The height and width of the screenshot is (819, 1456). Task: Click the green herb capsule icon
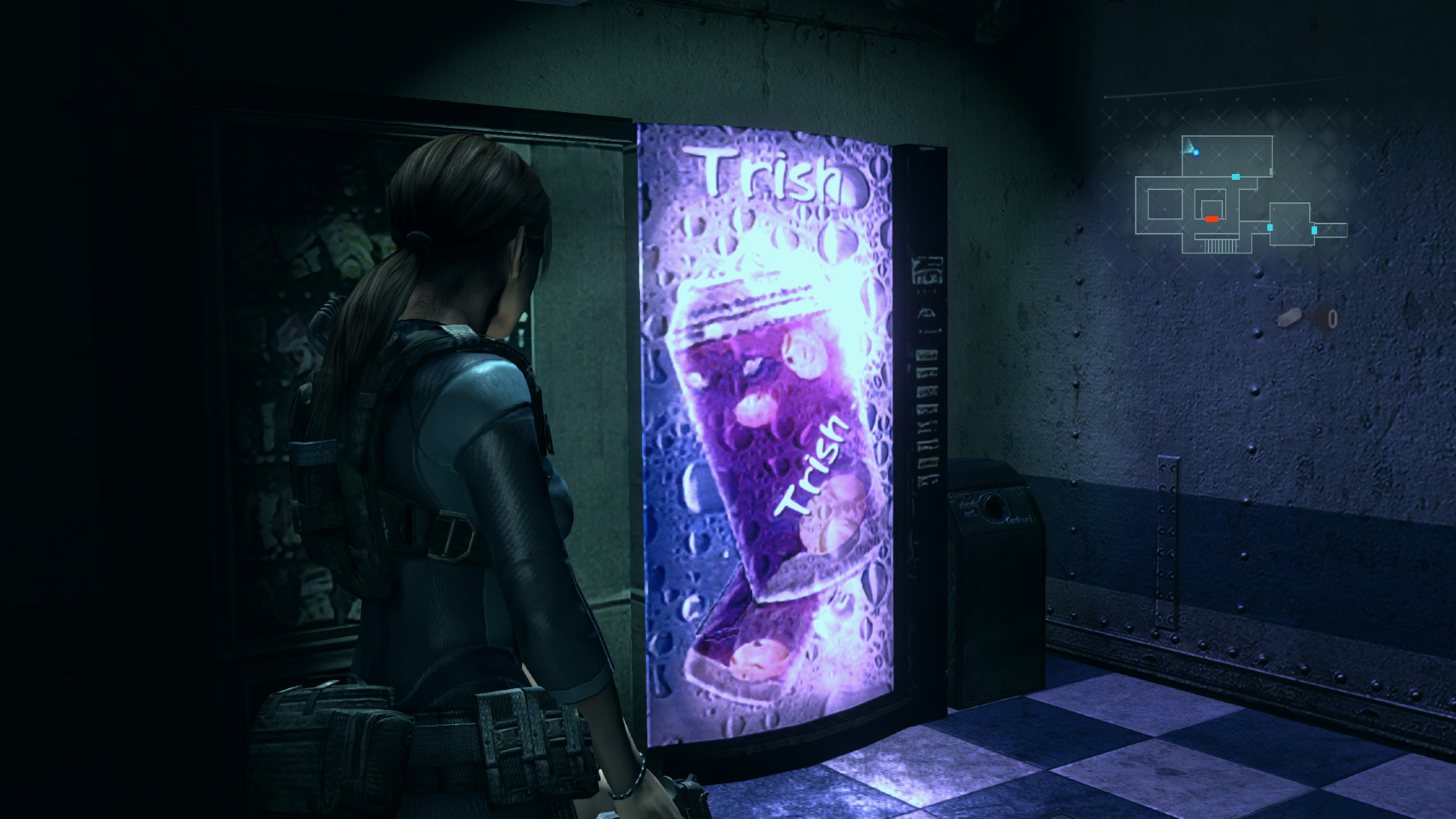[1289, 317]
